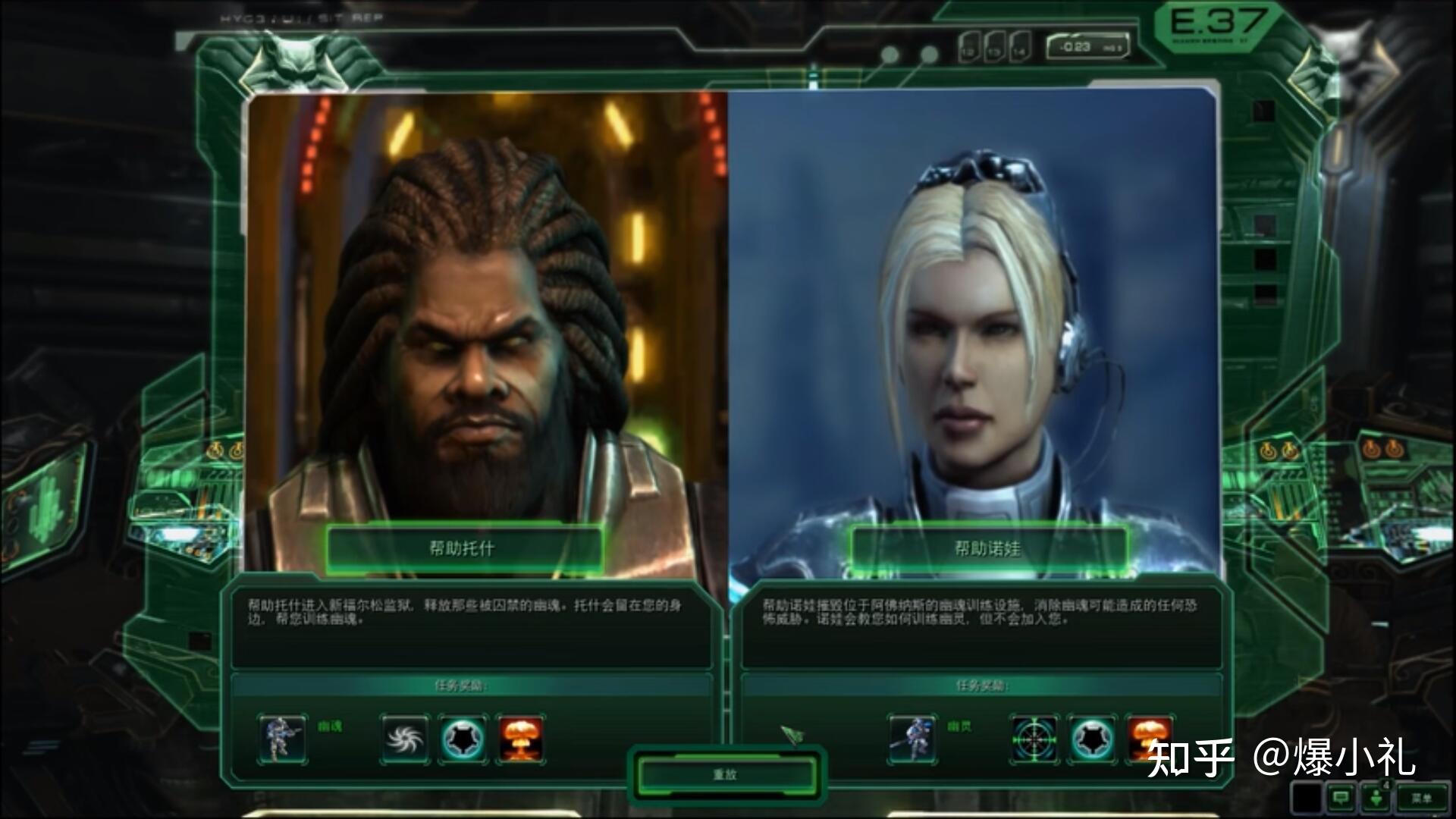Inspect the nuke icon in Tosh's rewards
1456x819 pixels.
pyautogui.click(x=521, y=738)
